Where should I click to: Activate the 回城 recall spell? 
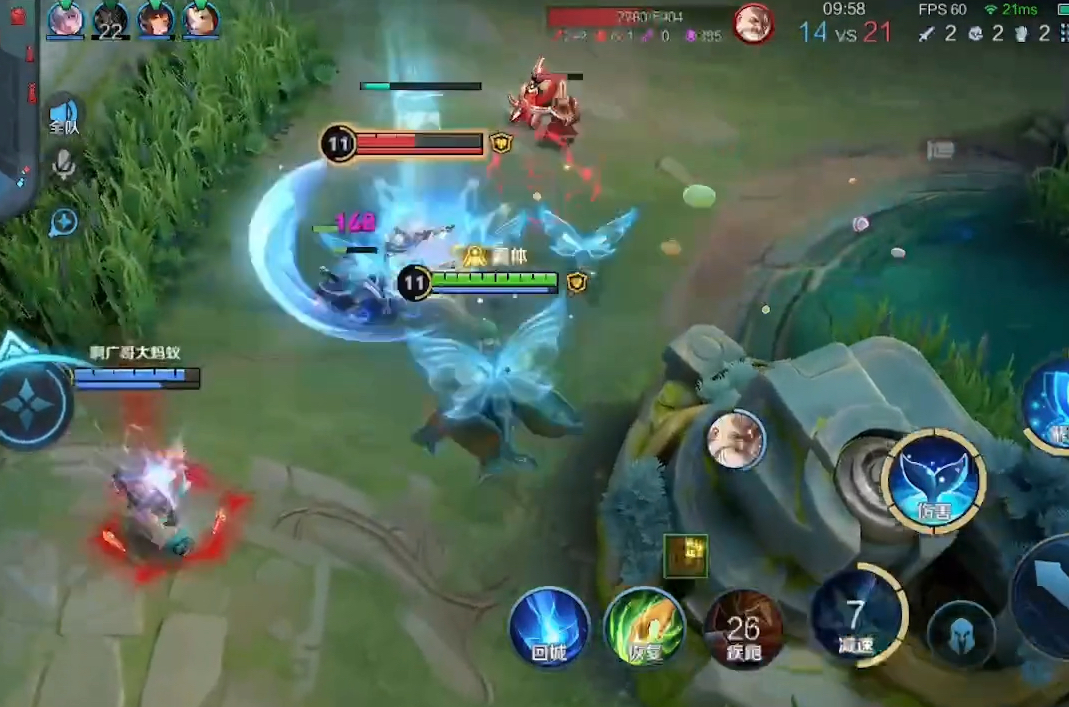549,627
